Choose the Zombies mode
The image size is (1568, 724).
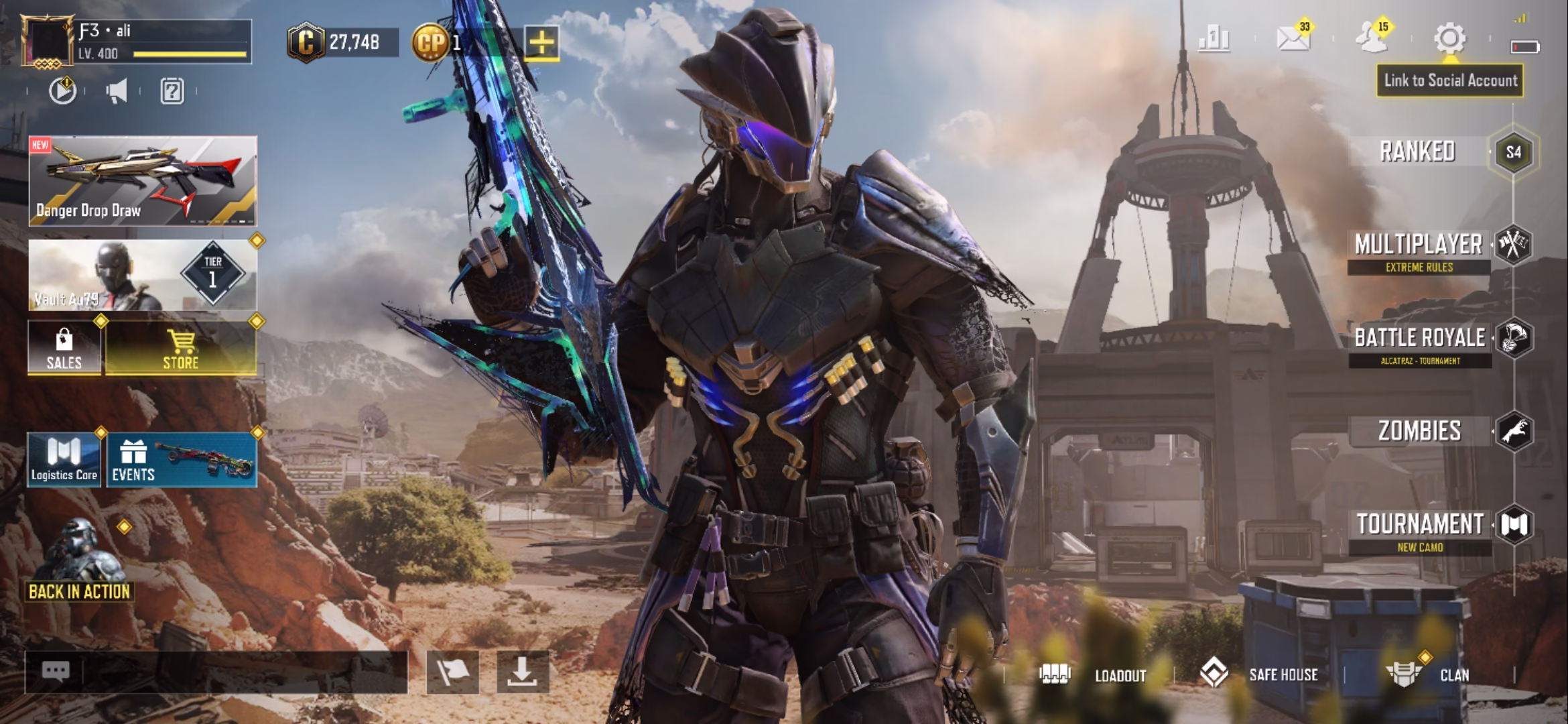1419,431
